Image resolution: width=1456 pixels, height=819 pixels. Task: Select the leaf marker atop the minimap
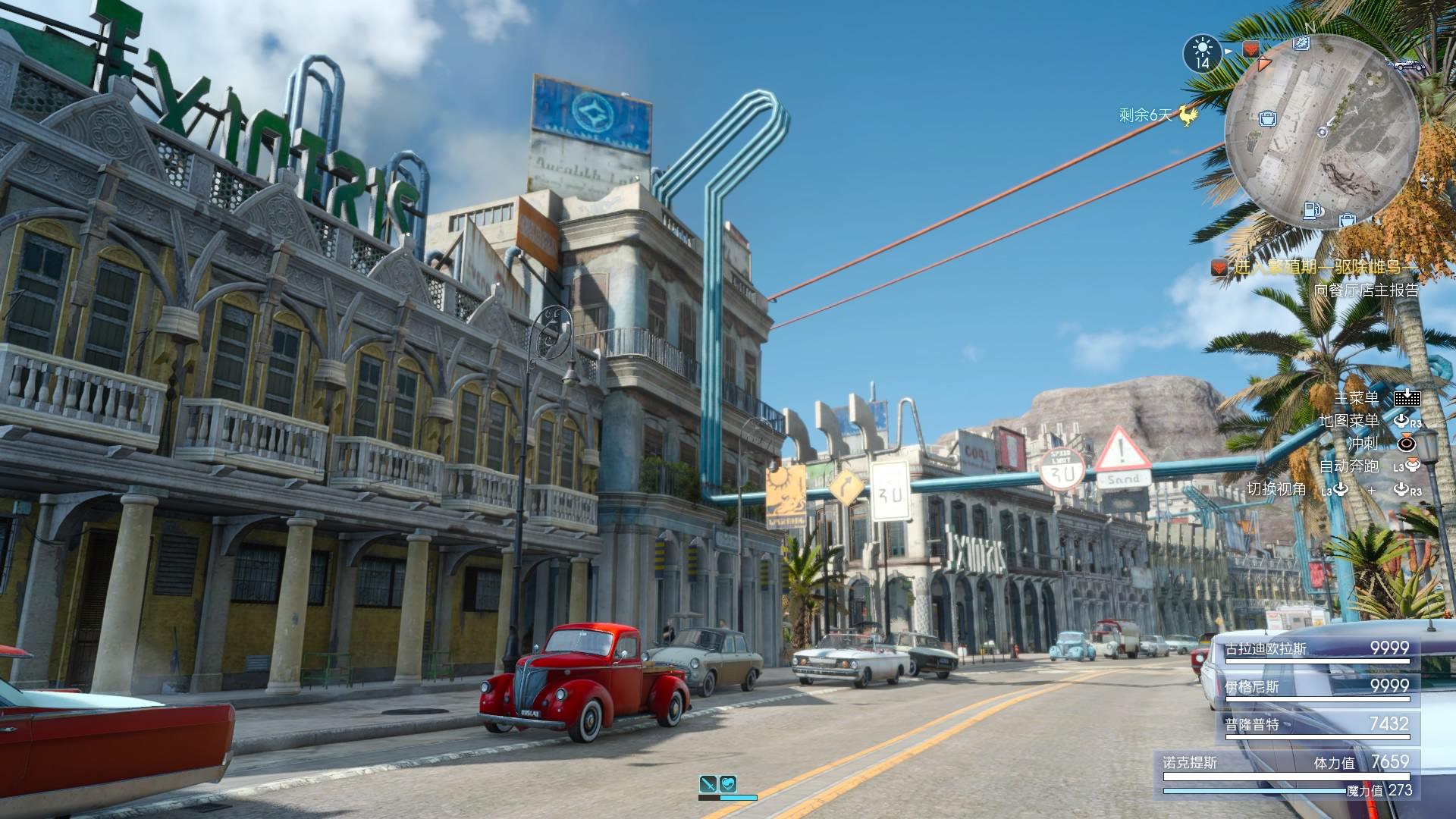click(1301, 44)
